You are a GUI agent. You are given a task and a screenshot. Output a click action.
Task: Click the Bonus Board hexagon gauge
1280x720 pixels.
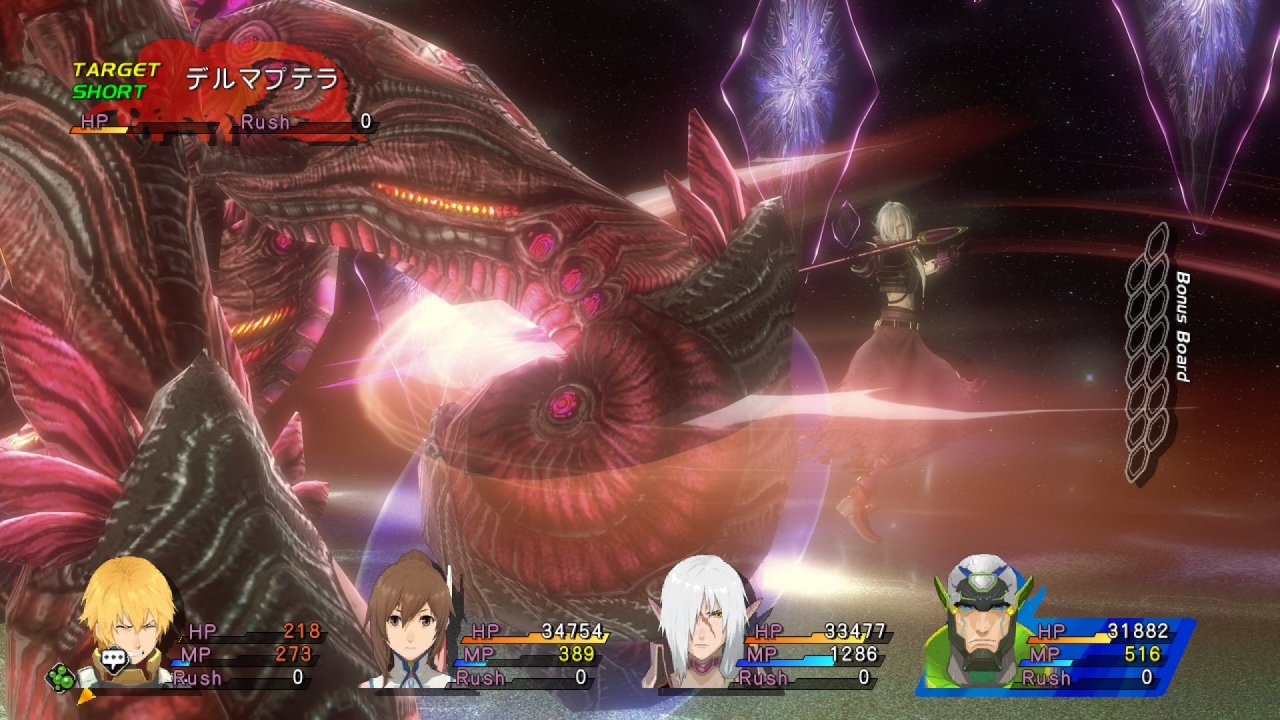1149,352
